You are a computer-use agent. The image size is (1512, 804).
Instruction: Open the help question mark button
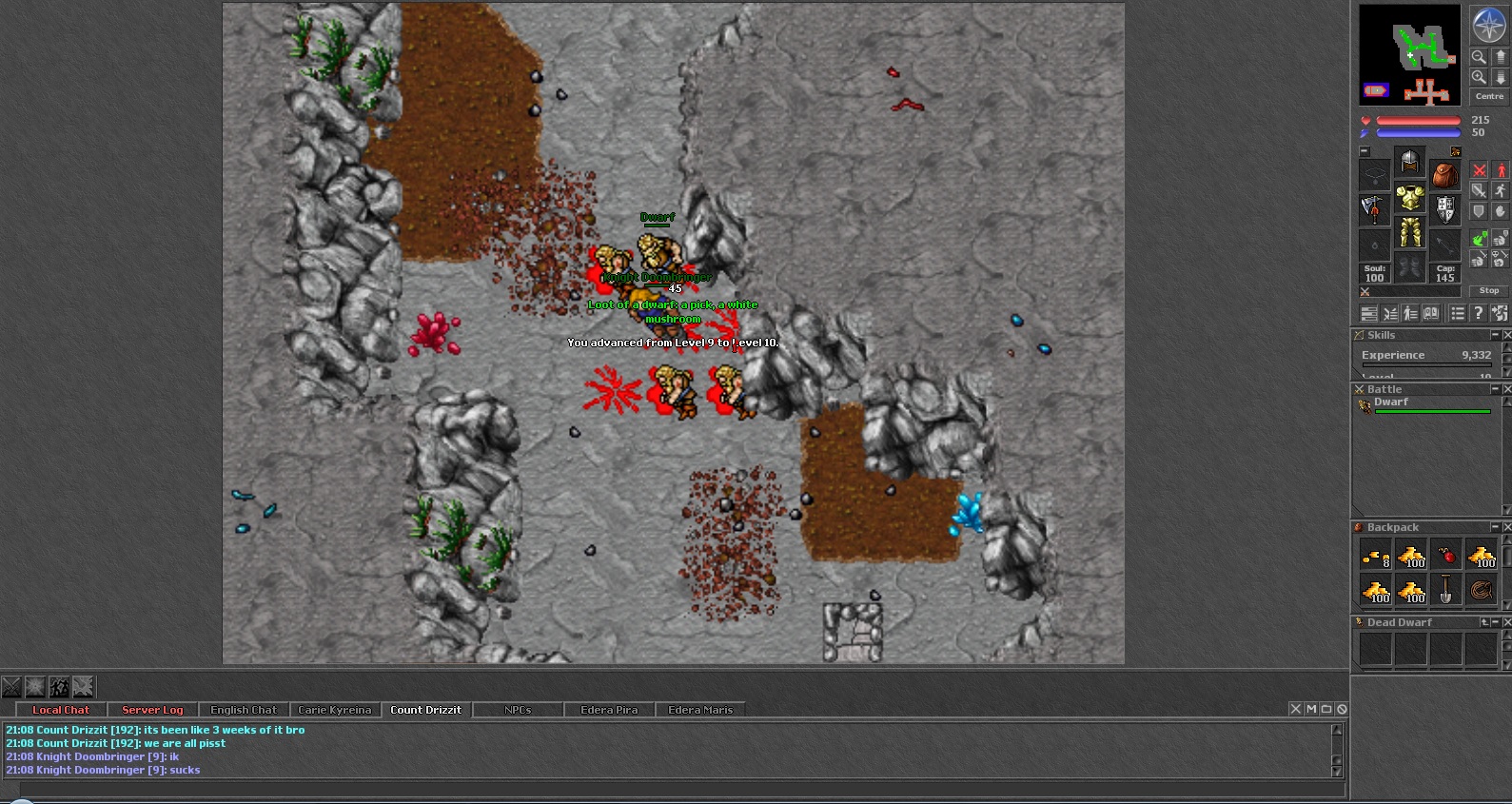pyautogui.click(x=1478, y=313)
